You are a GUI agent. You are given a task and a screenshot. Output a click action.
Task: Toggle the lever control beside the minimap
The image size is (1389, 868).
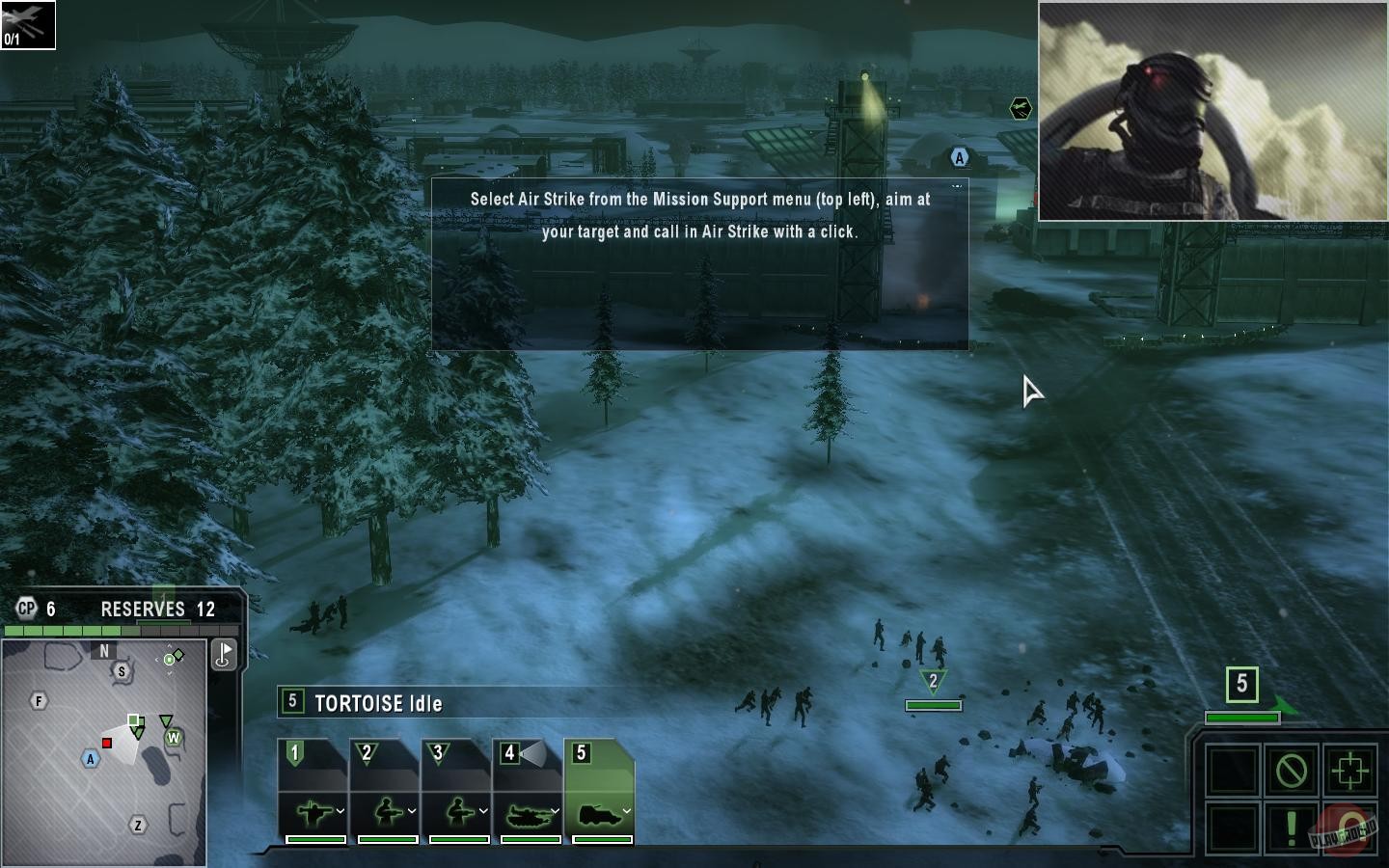222,656
